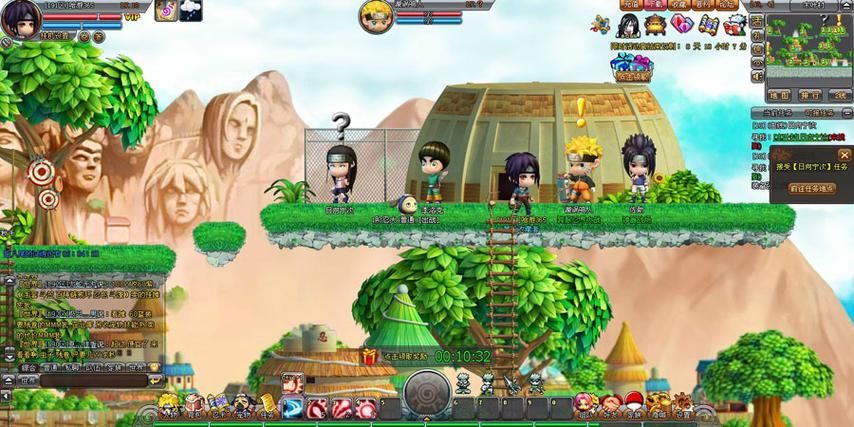Click the VIP badge
Viewport: 854px width, 427px height.
(132, 17)
